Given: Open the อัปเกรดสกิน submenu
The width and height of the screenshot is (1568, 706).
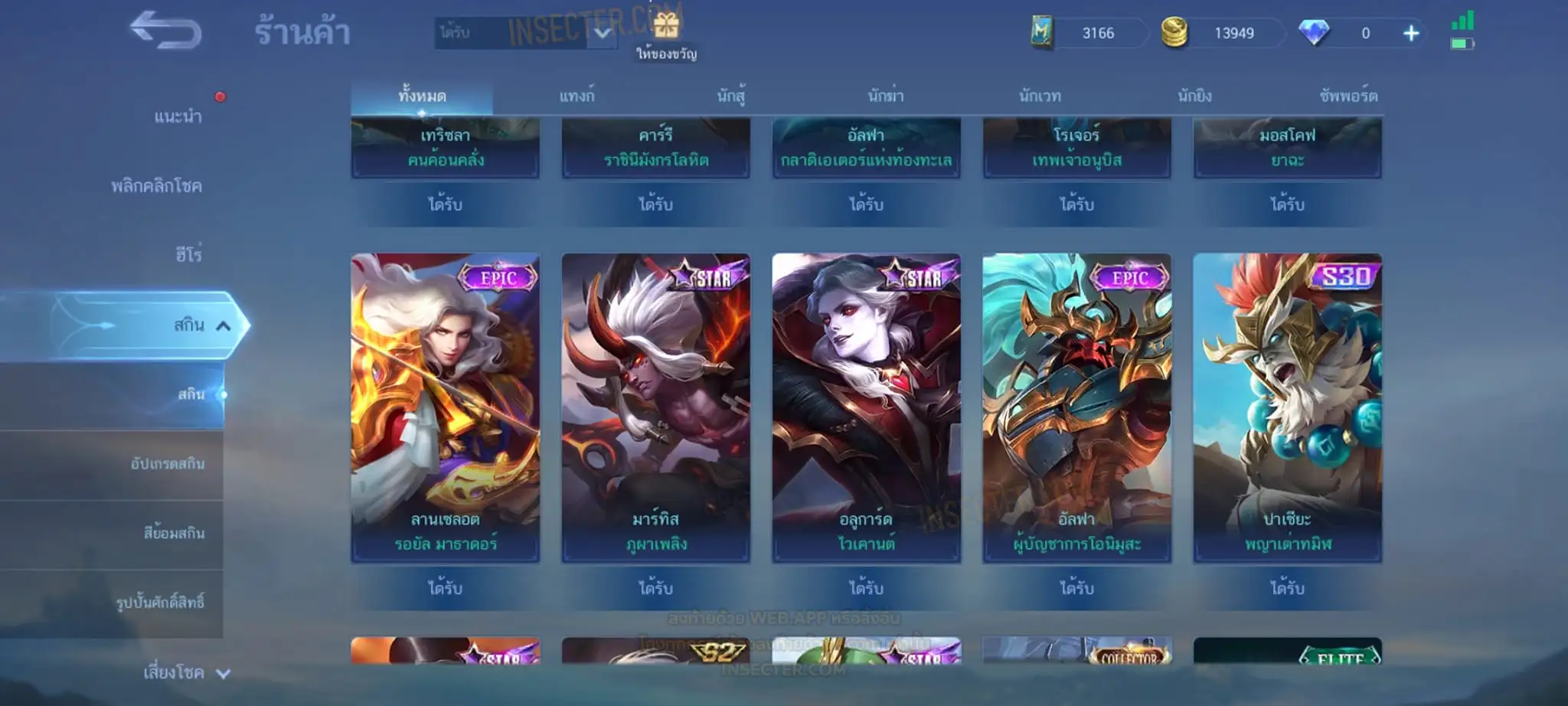Looking at the screenshot, I should (x=168, y=463).
